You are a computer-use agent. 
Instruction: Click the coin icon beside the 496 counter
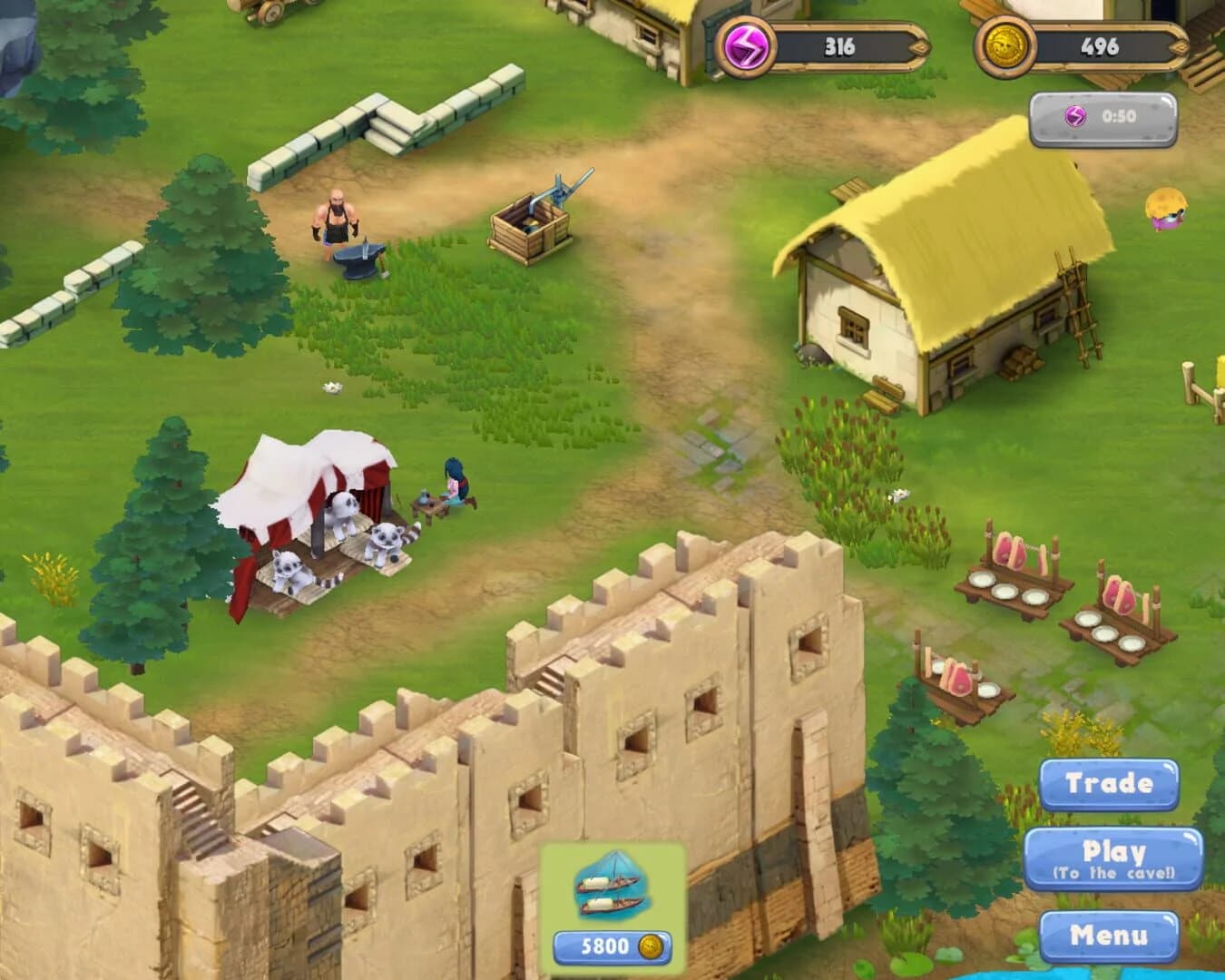point(1007,44)
